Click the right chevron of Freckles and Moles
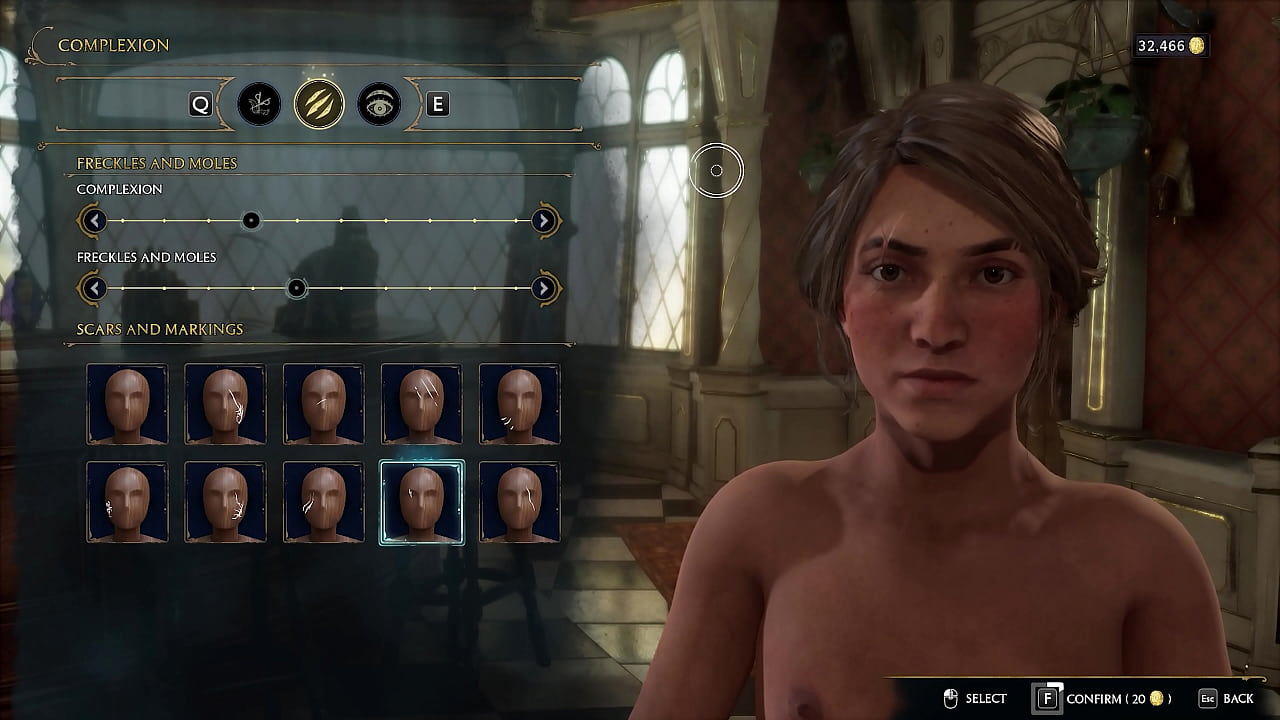This screenshot has height=720, width=1280. pyautogui.click(x=543, y=288)
